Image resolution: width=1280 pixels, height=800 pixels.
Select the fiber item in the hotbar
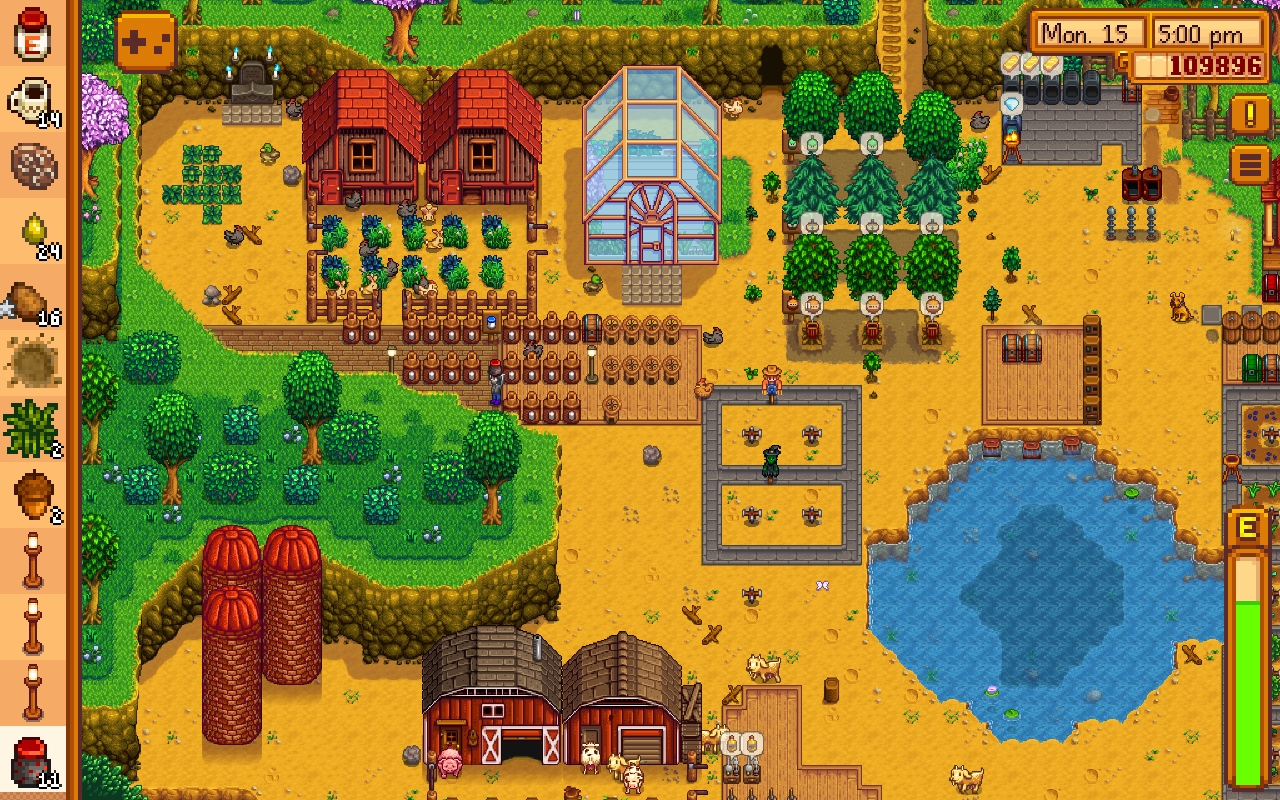click(32, 428)
